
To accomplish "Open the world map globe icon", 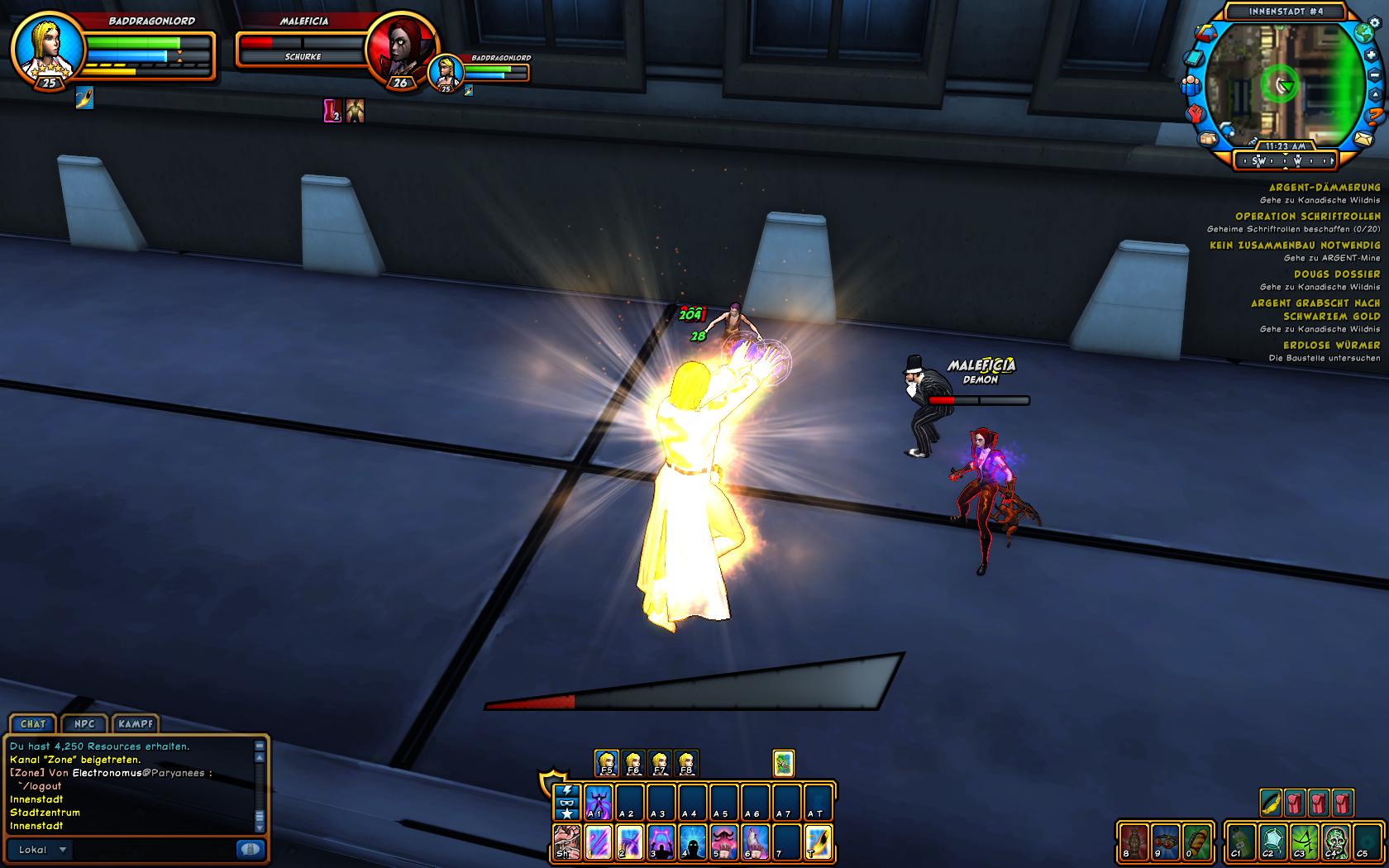I will 1363,33.
